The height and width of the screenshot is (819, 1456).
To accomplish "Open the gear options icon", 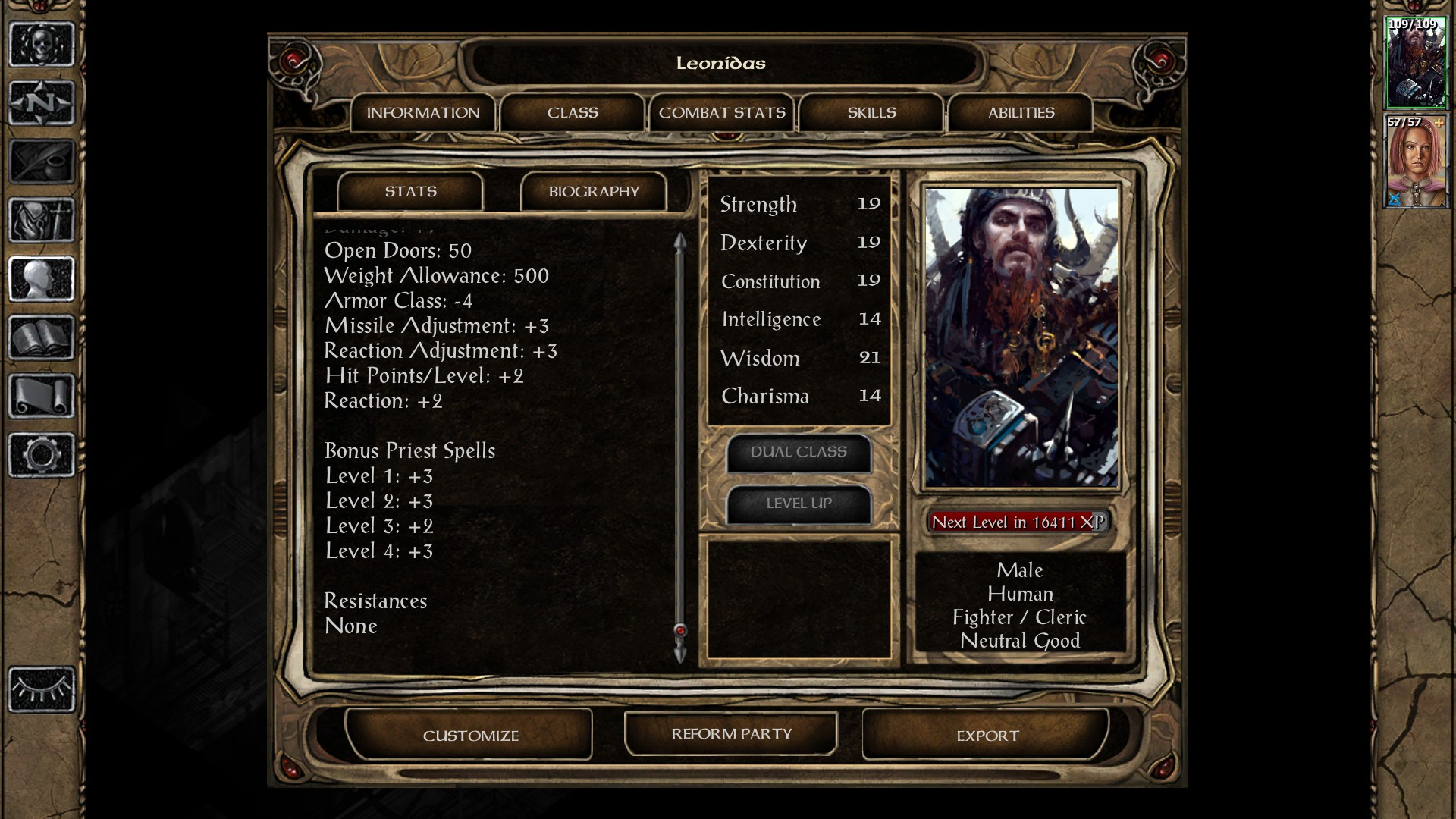I will 42,455.
